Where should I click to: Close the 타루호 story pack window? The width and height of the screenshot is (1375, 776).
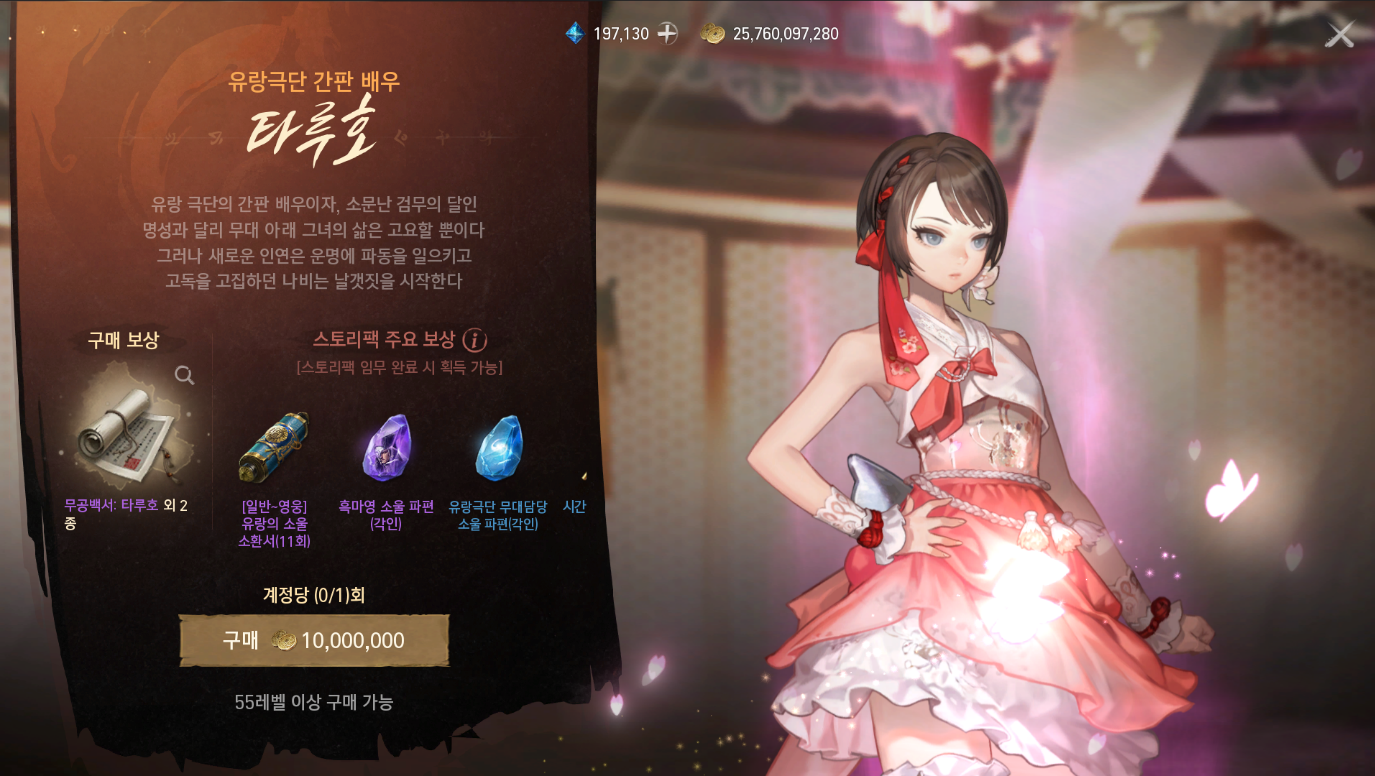[x=1340, y=33]
